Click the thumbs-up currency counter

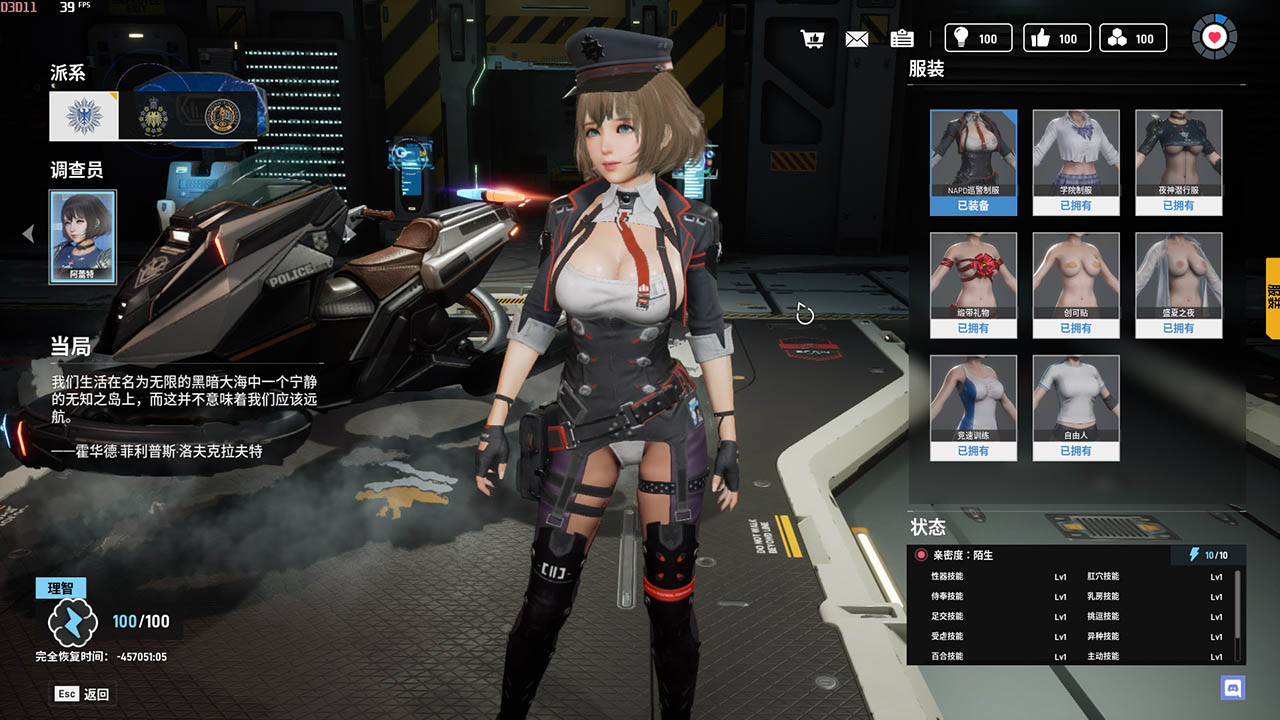pos(1058,38)
